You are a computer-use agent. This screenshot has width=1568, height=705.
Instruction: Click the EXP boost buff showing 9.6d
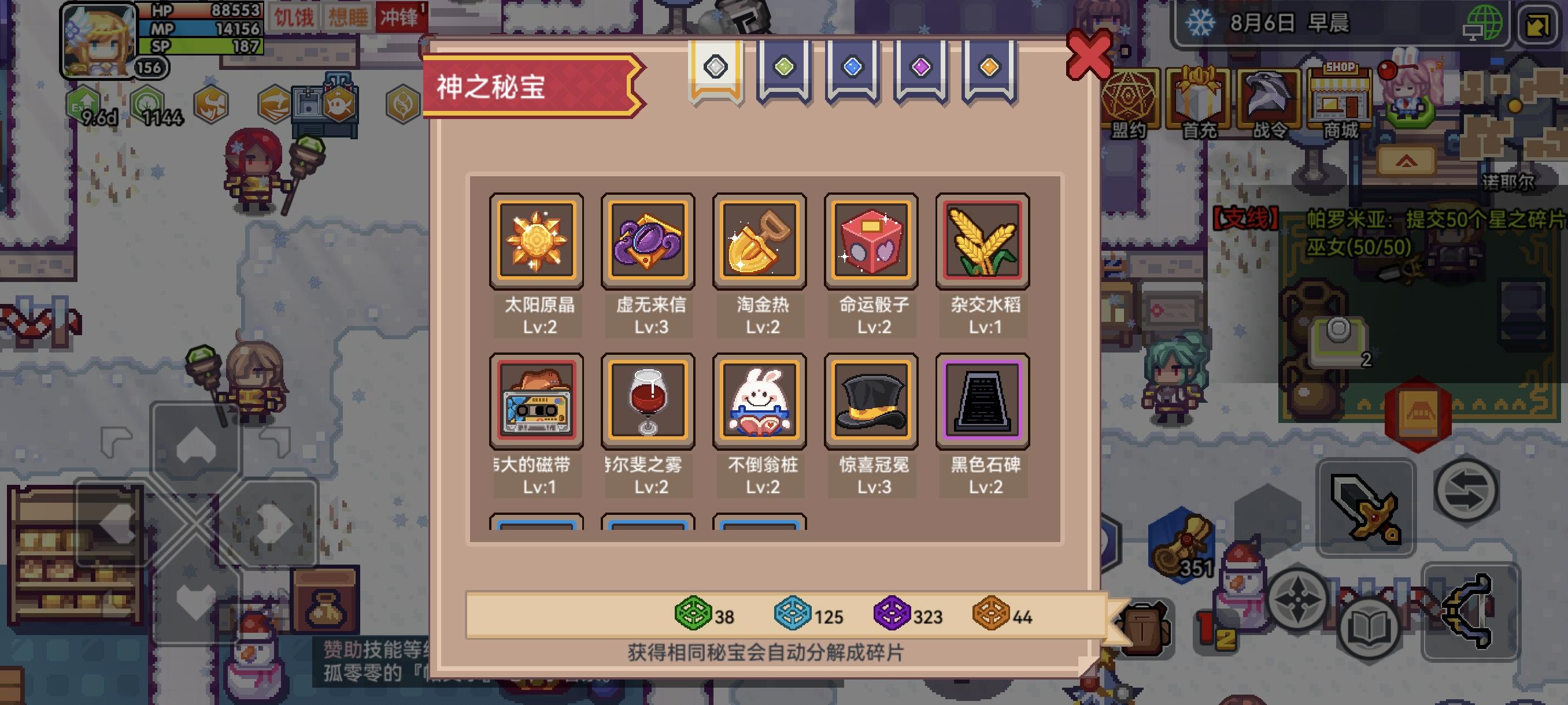[82, 103]
